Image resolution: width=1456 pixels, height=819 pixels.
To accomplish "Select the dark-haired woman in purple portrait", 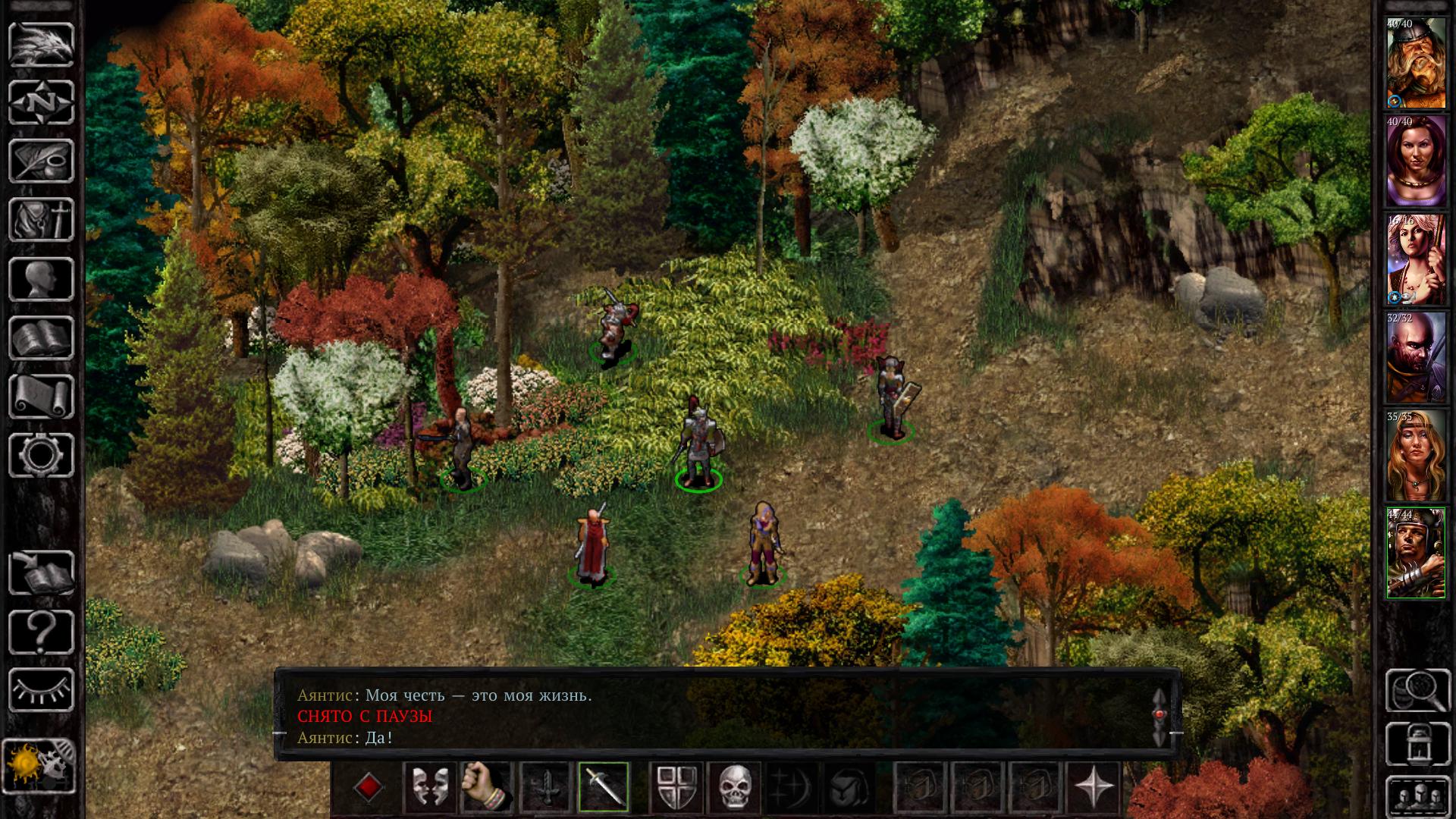I will [1416, 162].
